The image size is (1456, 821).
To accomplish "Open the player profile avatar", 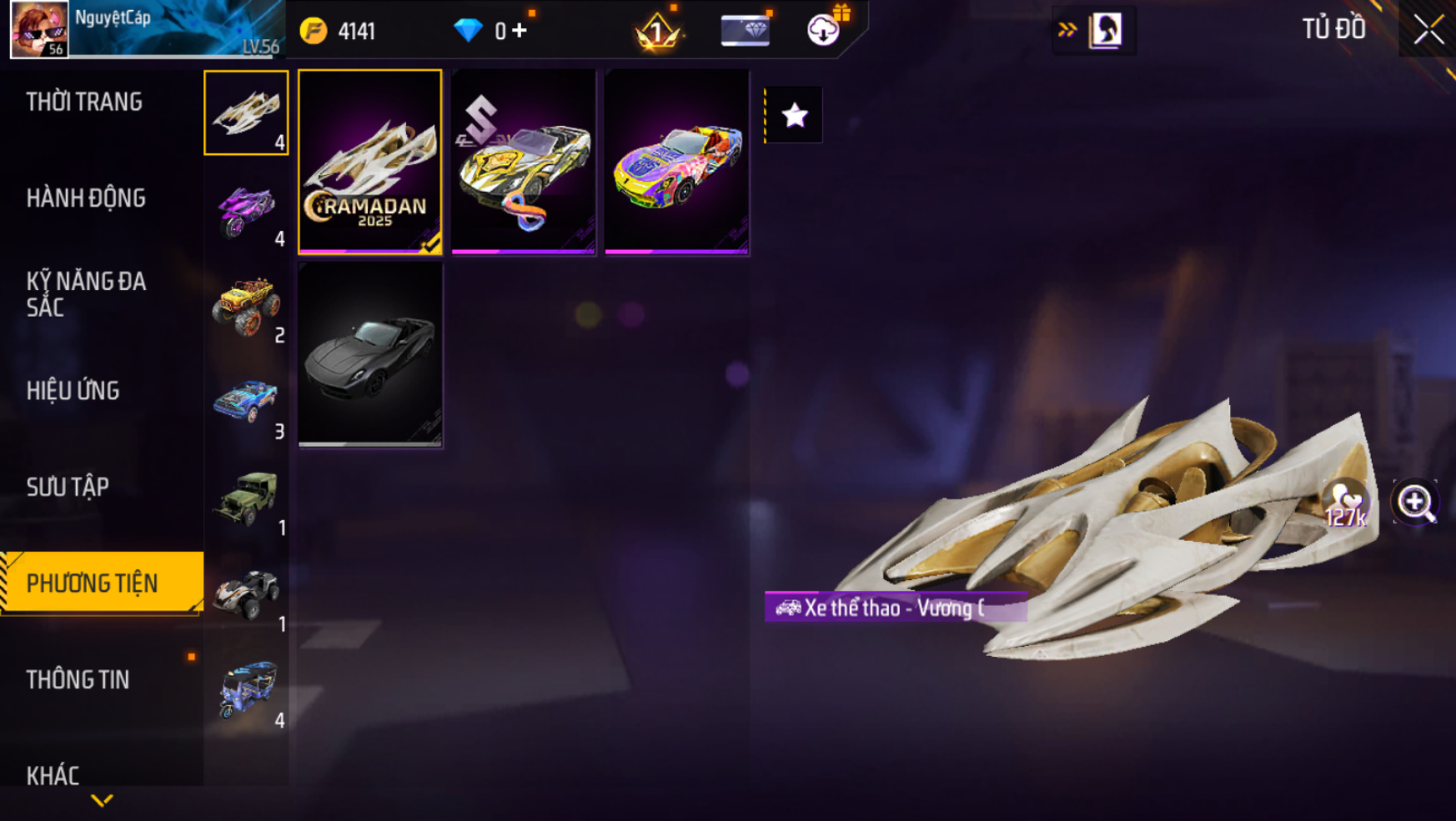I will (39, 29).
